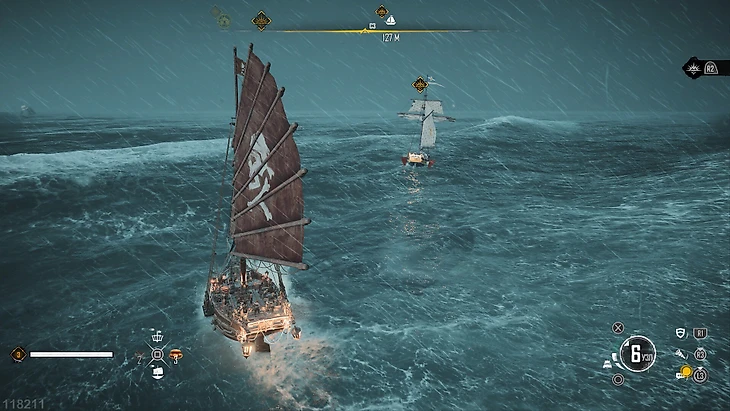Screen dimensions: 730x411
Task: Select the sail icon beside the speed dial
Action: click(607, 365)
